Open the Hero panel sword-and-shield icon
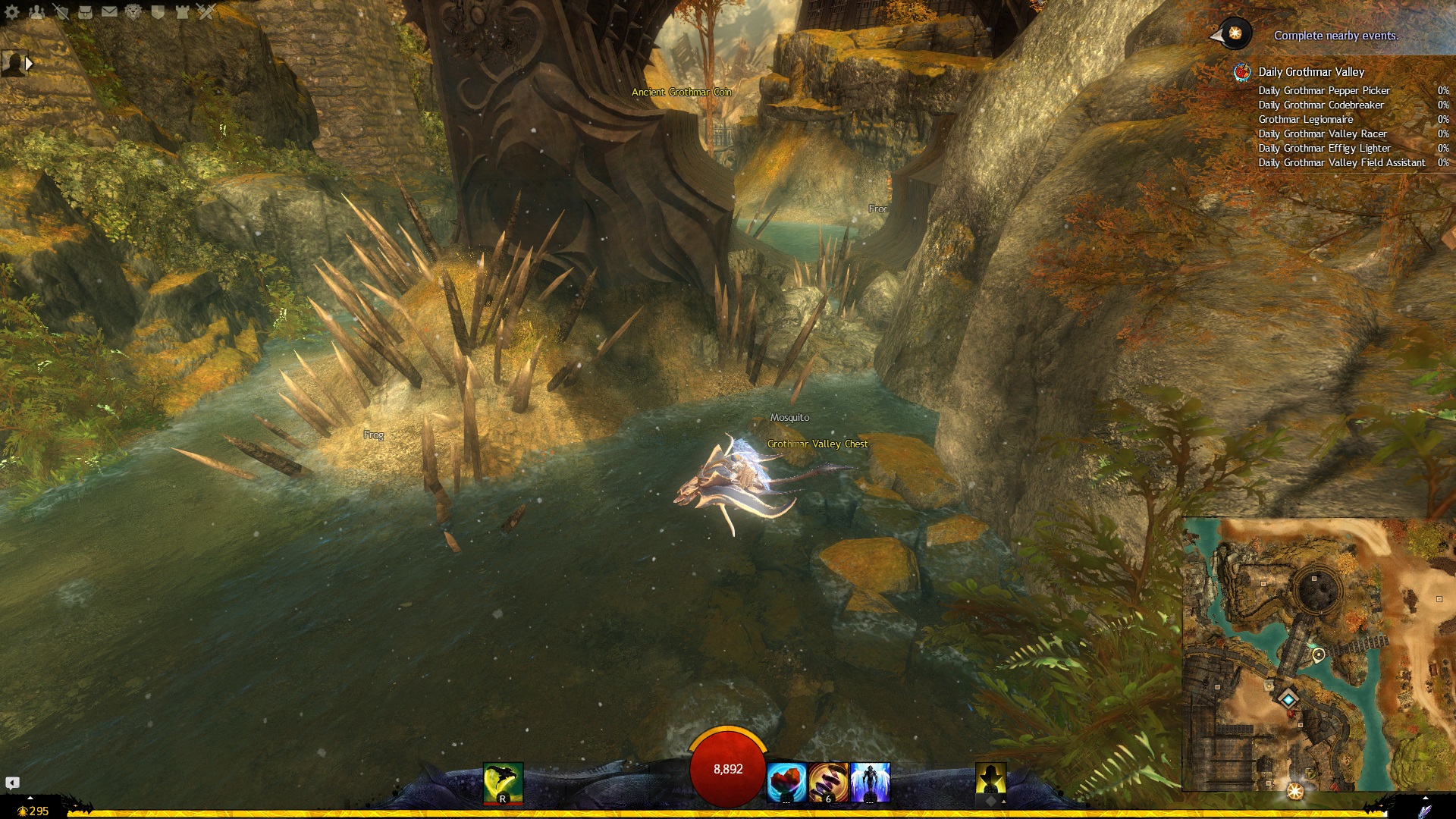Screen dimensions: 1456x819 61,11
